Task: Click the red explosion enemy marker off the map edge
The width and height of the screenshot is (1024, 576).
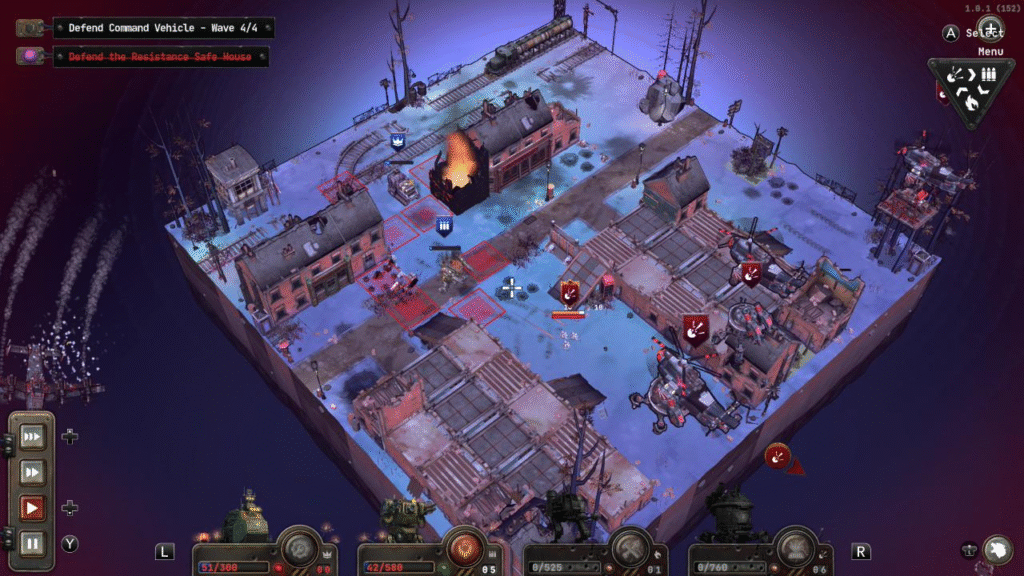Action: (777, 456)
